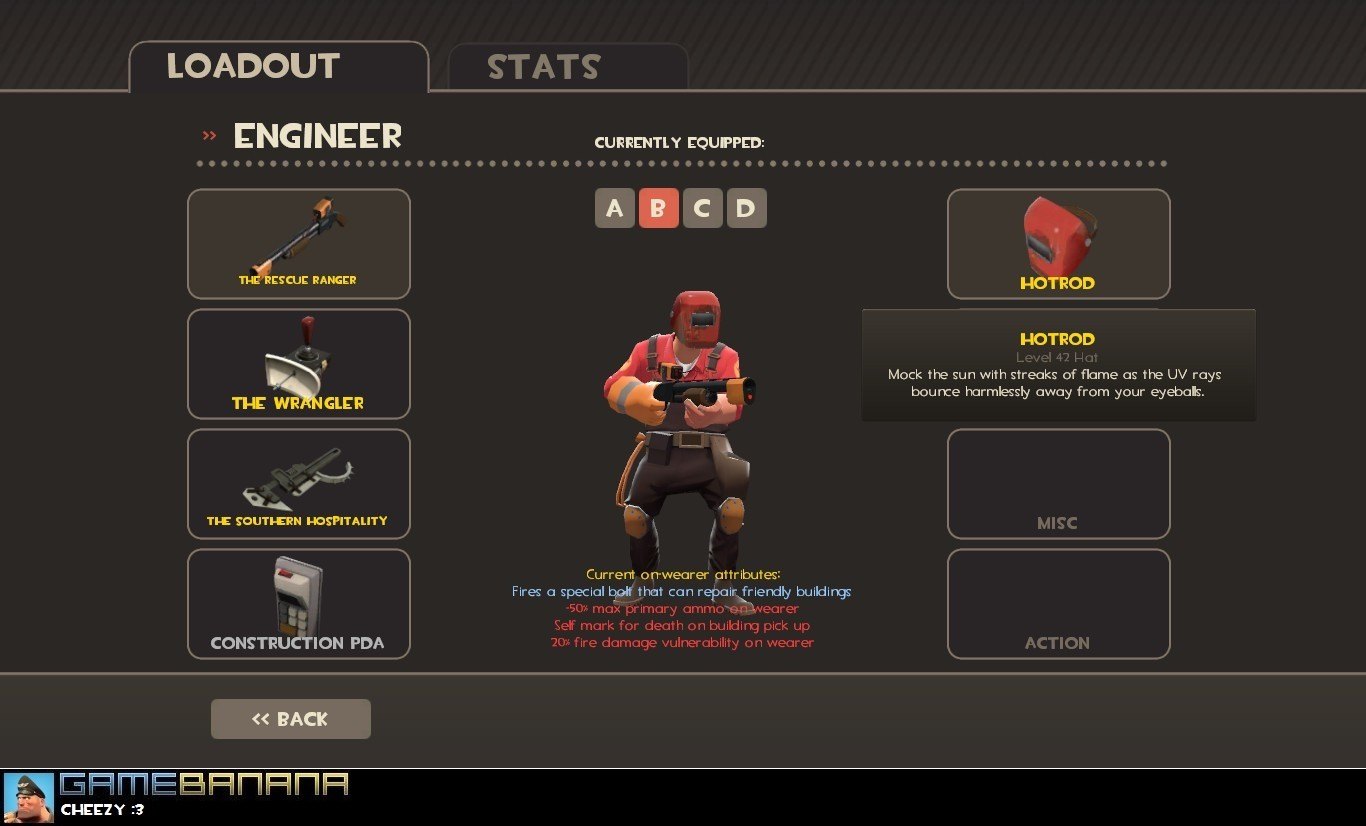Image resolution: width=1366 pixels, height=826 pixels.
Task: Click the Hotrod hat slot
Action: coord(1058,243)
